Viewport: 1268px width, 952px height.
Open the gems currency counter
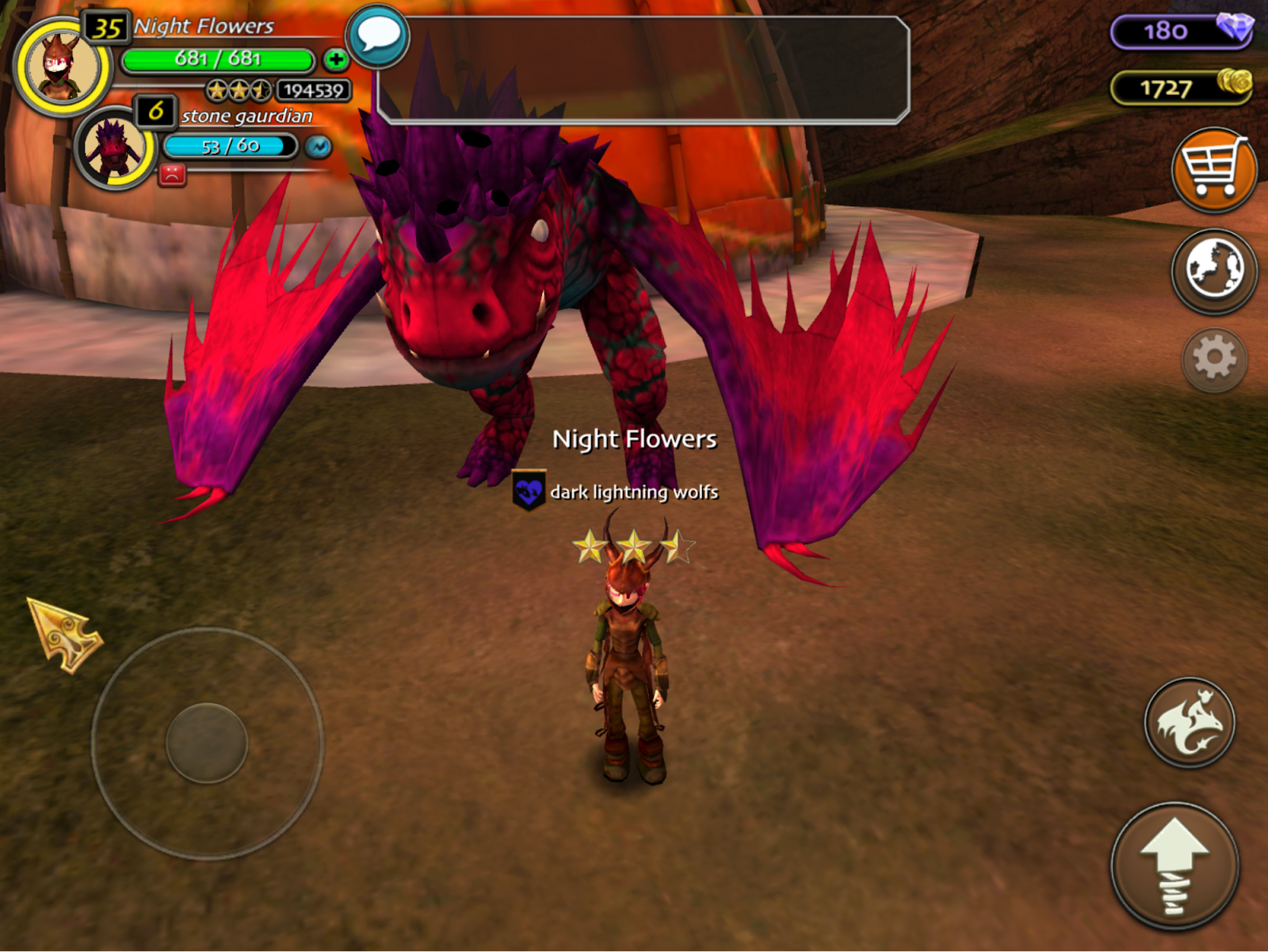pos(1181,32)
